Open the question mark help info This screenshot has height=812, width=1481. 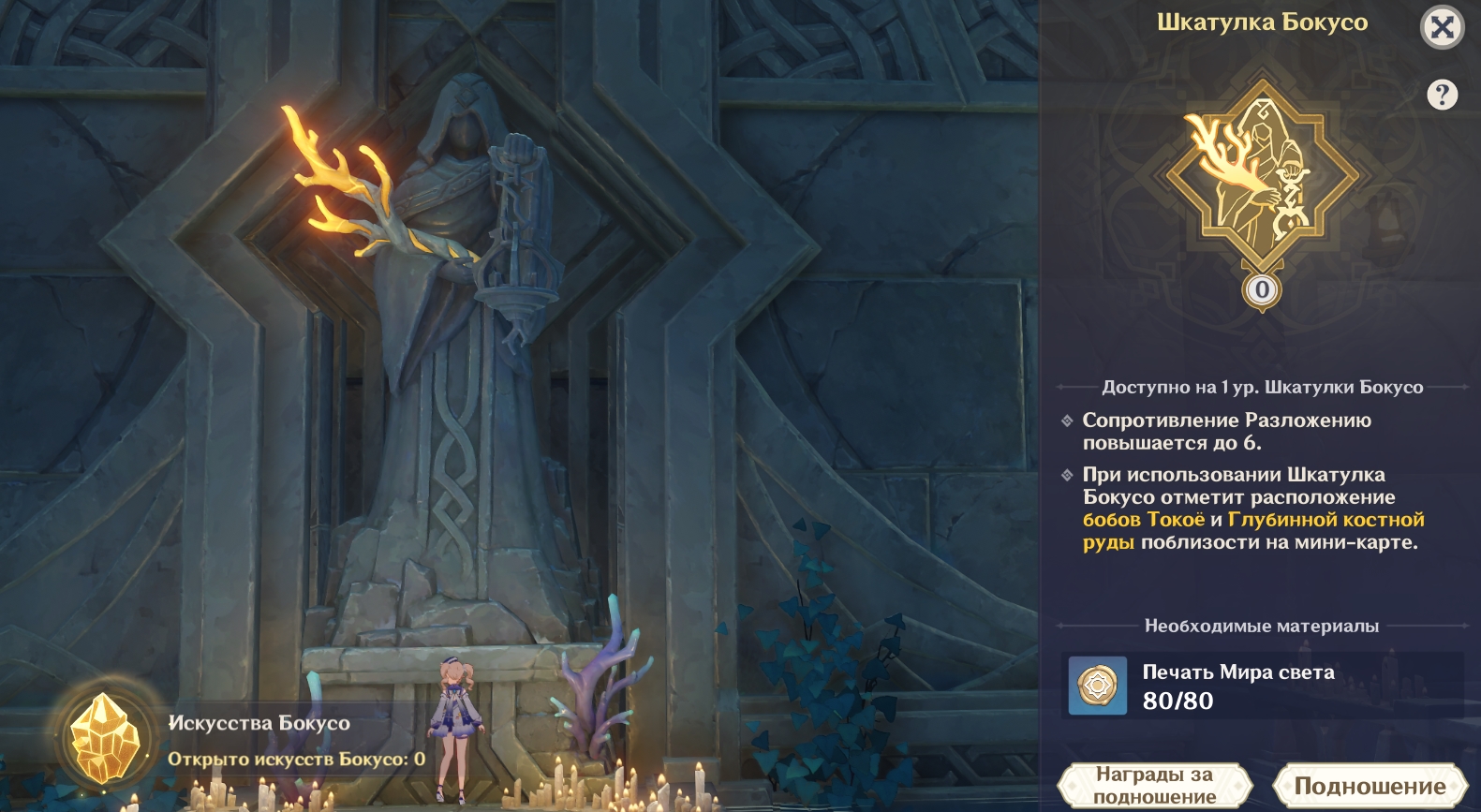[1442, 95]
